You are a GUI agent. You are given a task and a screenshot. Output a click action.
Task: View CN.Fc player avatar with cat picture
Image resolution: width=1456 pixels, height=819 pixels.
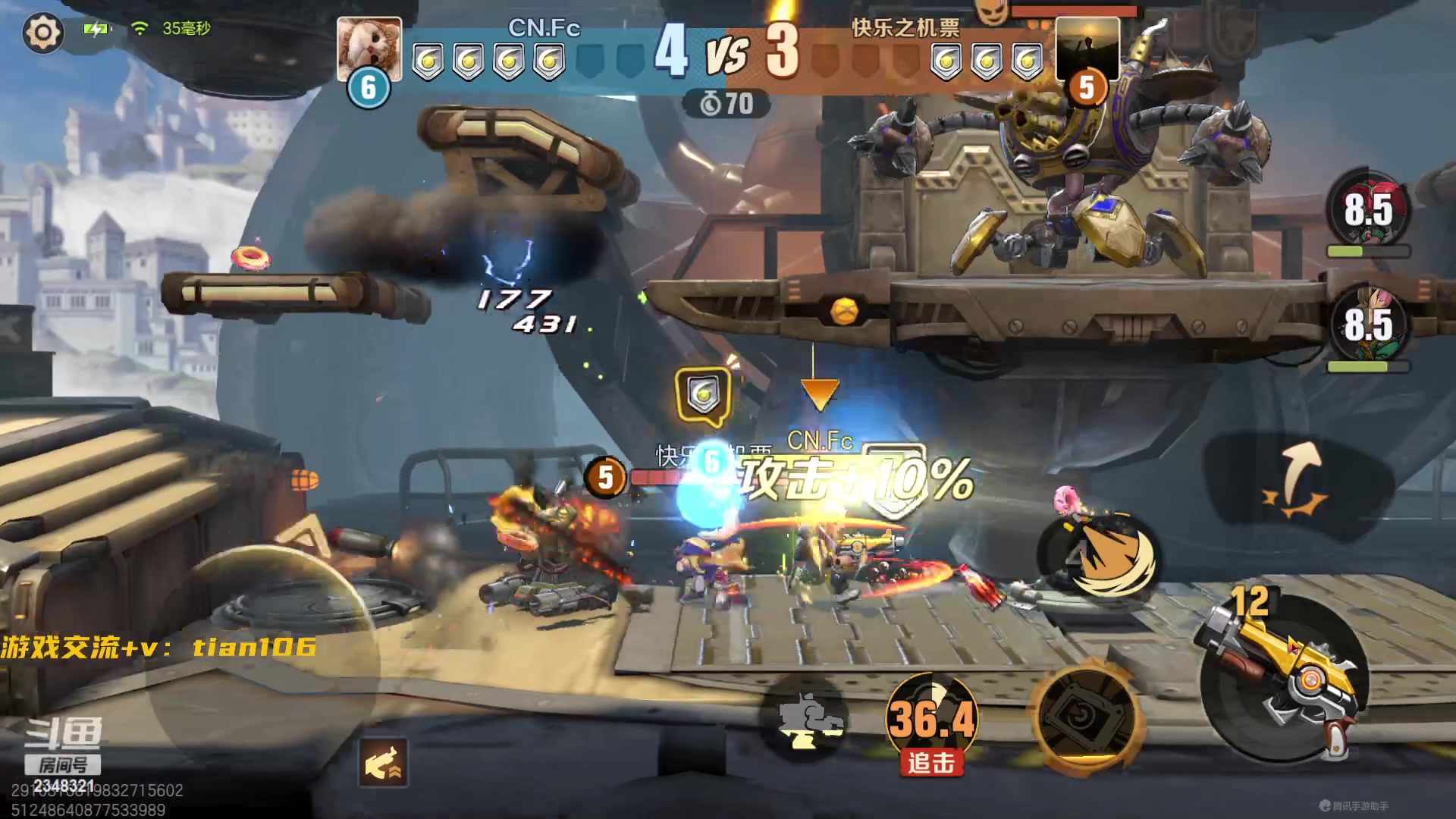[369, 49]
